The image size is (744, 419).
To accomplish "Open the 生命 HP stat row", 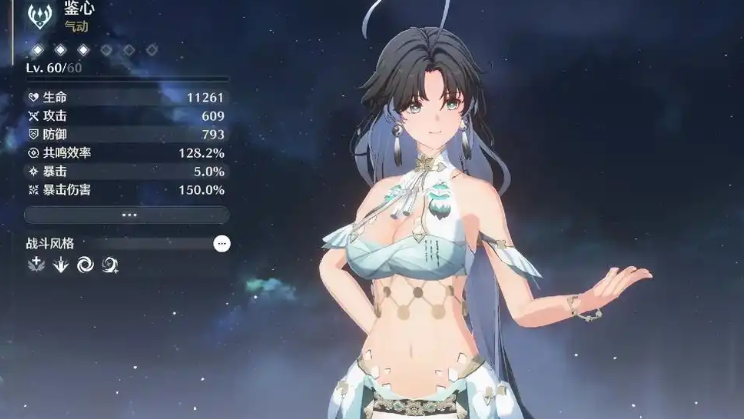I will point(127,98).
